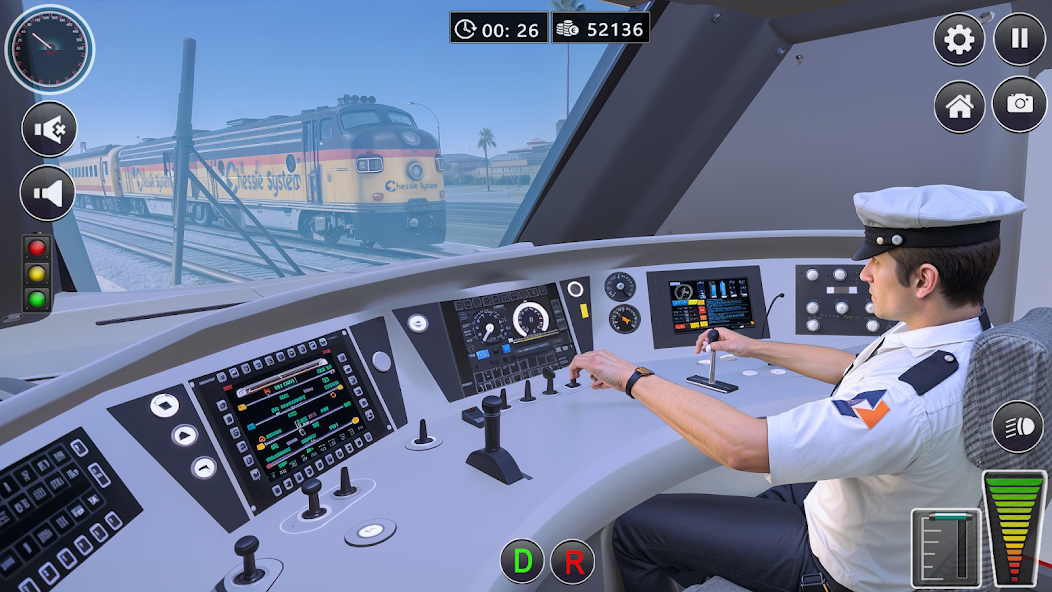Image resolution: width=1052 pixels, height=592 pixels.
Task: Shift into Reverse with the red R
Action: click(x=574, y=561)
